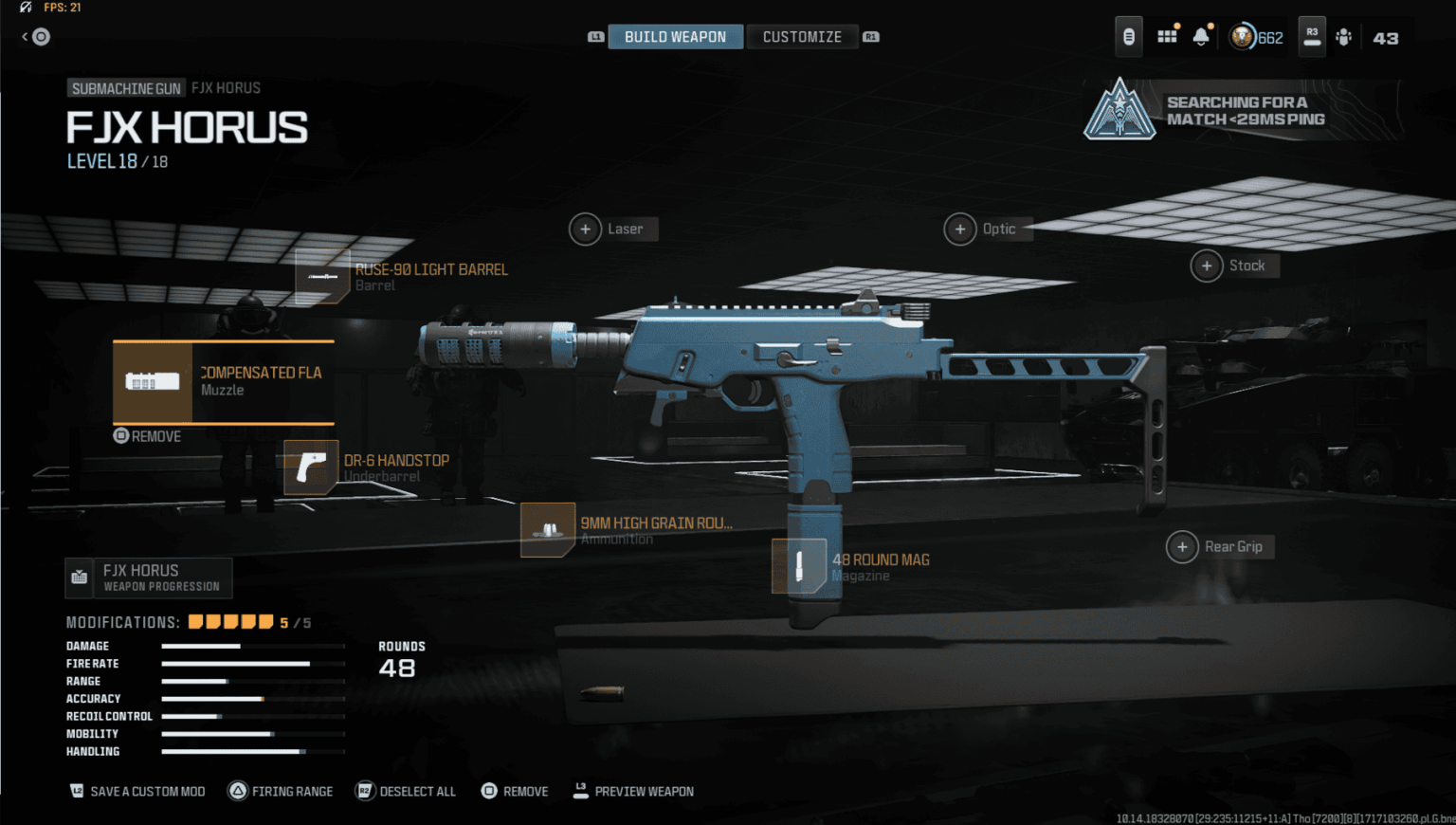Click the social/friends icon in top bar
The height and width of the screenshot is (825, 1456).
click(x=1344, y=36)
